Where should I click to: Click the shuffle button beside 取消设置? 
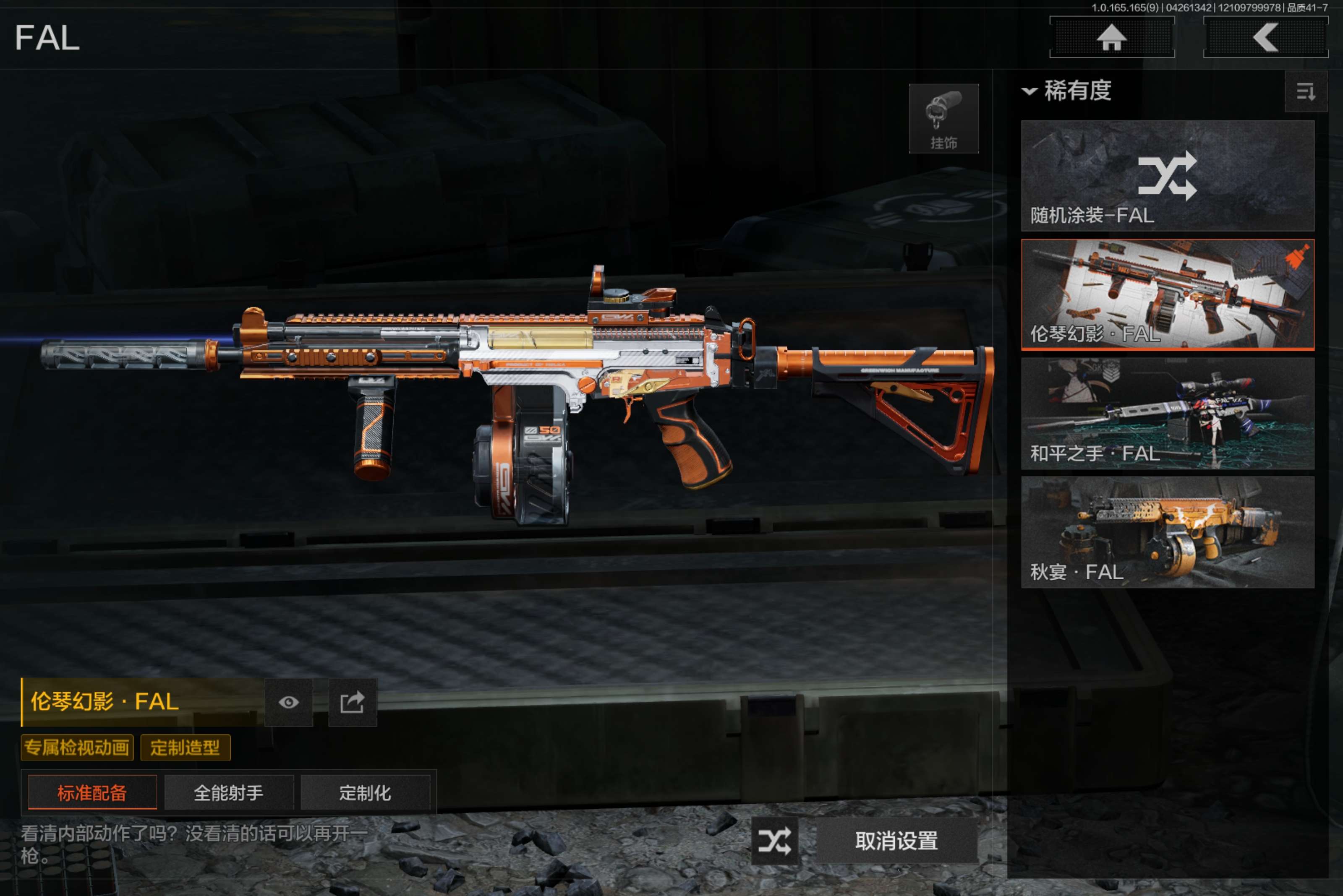pos(775,841)
